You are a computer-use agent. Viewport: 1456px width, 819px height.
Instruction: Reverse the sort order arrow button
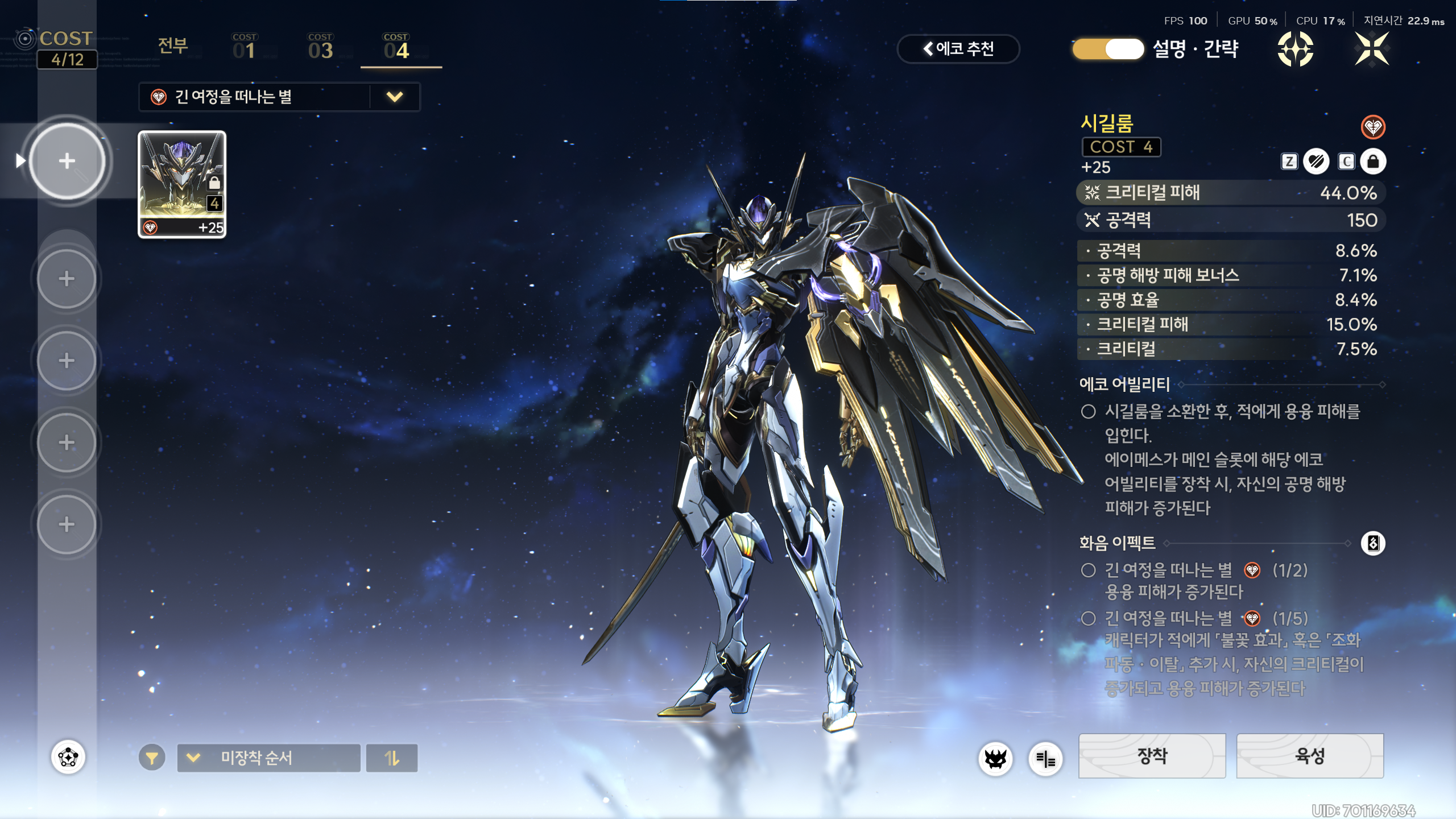392,758
